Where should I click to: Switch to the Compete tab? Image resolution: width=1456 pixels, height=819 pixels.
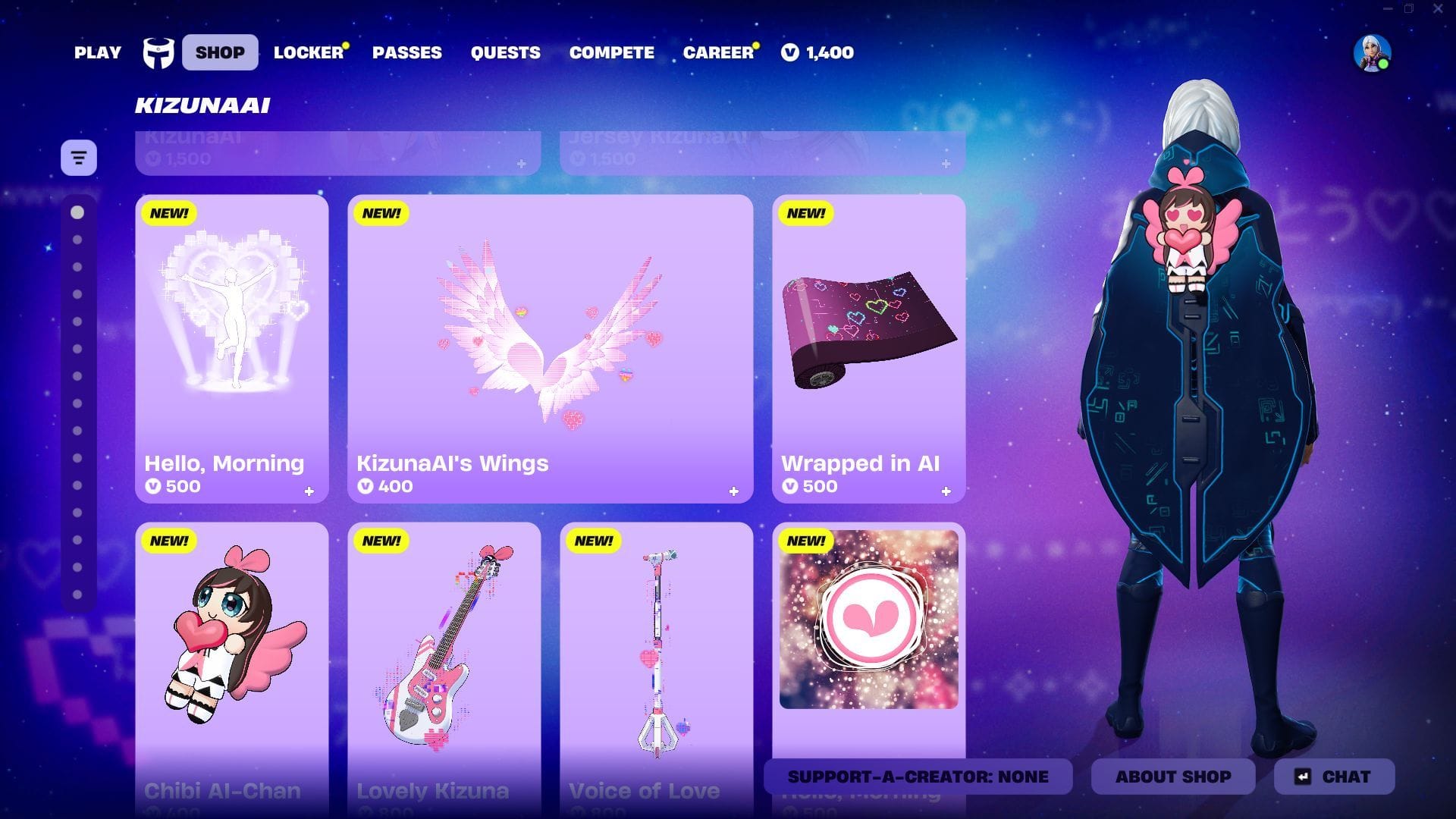point(611,52)
